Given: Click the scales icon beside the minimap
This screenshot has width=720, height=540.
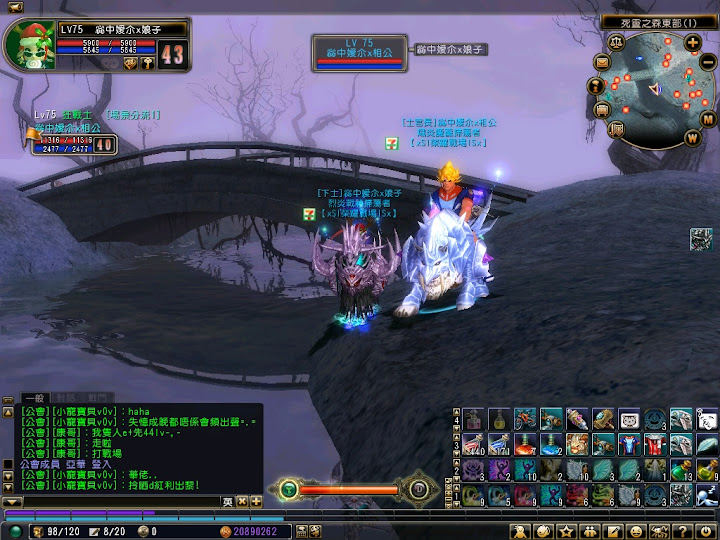Looking at the screenshot, I should pyautogui.click(x=616, y=42).
